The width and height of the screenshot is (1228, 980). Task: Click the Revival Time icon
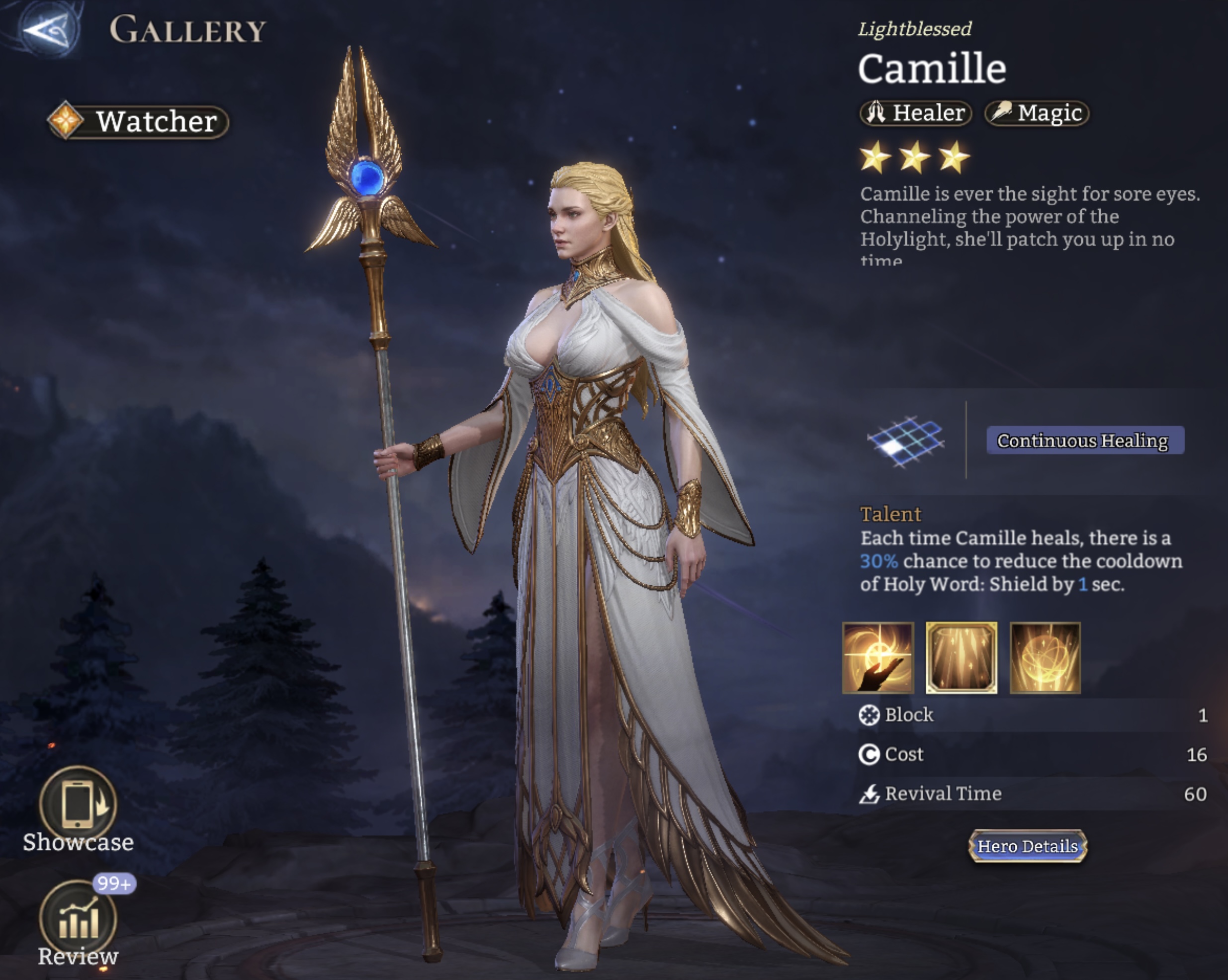pyautogui.click(x=868, y=793)
